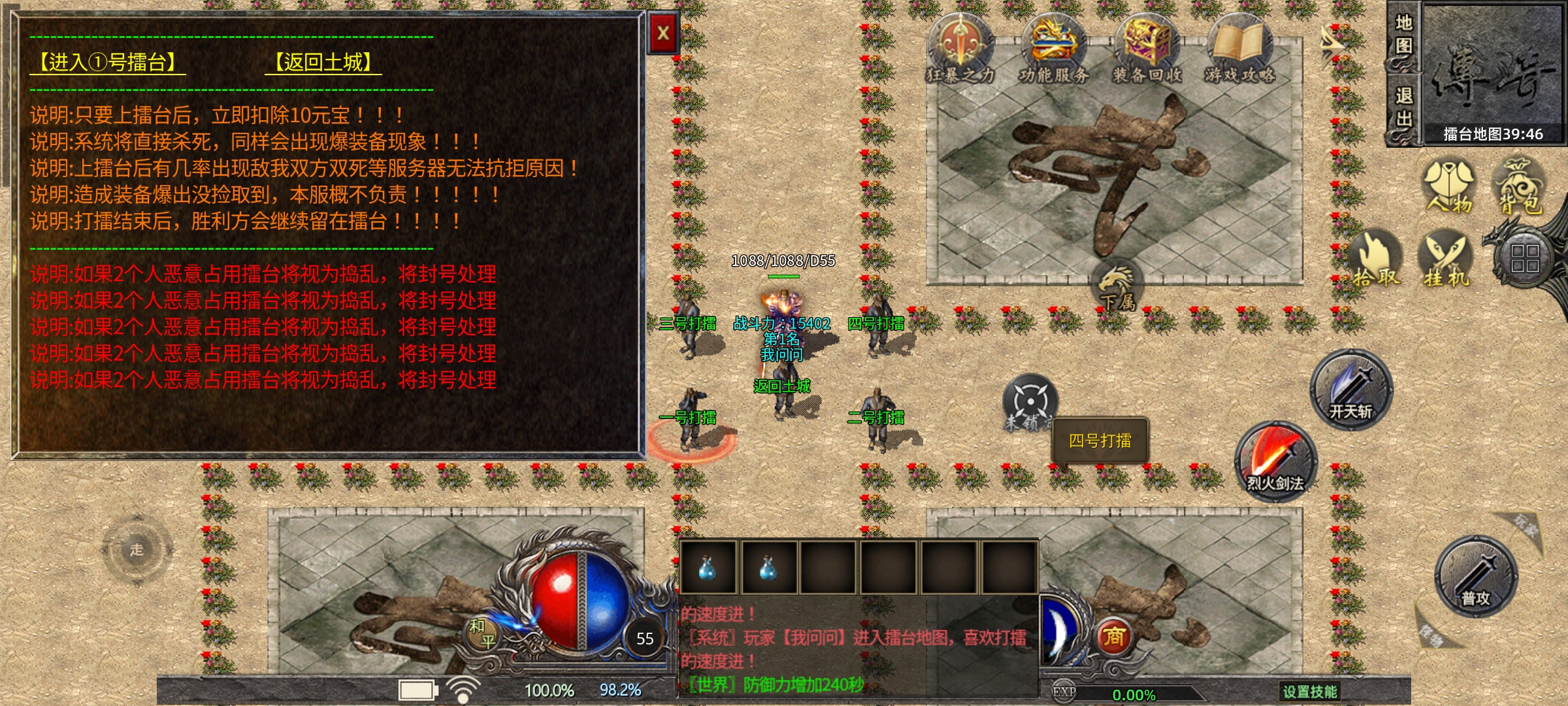Close the arena dialog with the X
Screen dimensions: 1568x706
coord(663,33)
